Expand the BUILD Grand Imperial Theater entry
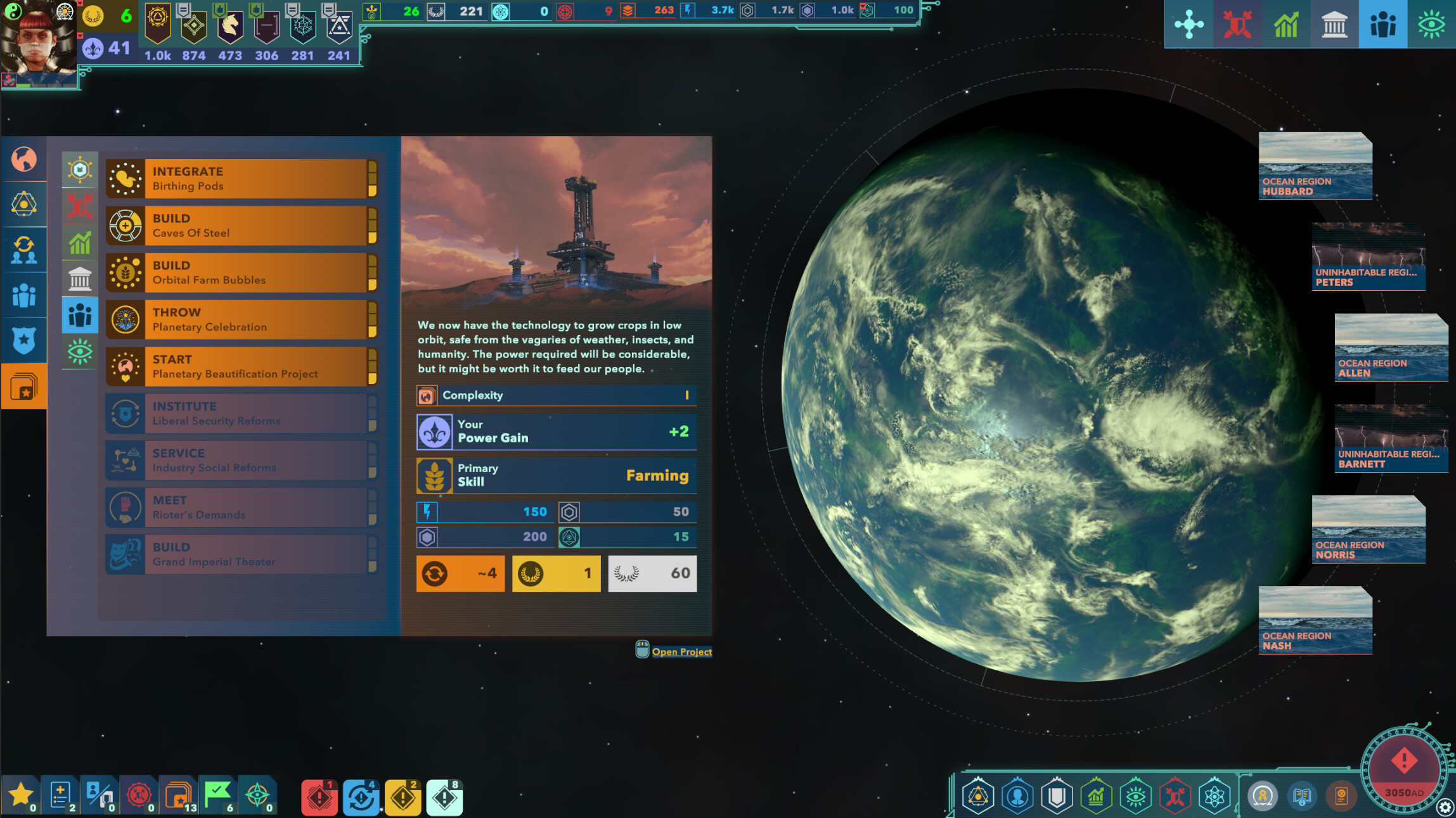This screenshot has width=1456, height=818. pyautogui.click(x=241, y=553)
